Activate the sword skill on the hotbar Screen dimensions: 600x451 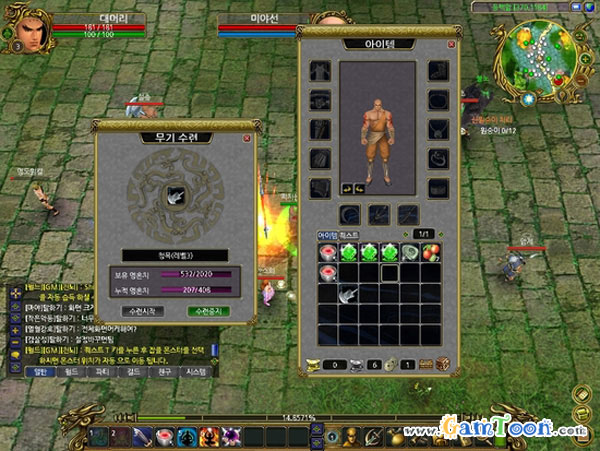pos(143,436)
